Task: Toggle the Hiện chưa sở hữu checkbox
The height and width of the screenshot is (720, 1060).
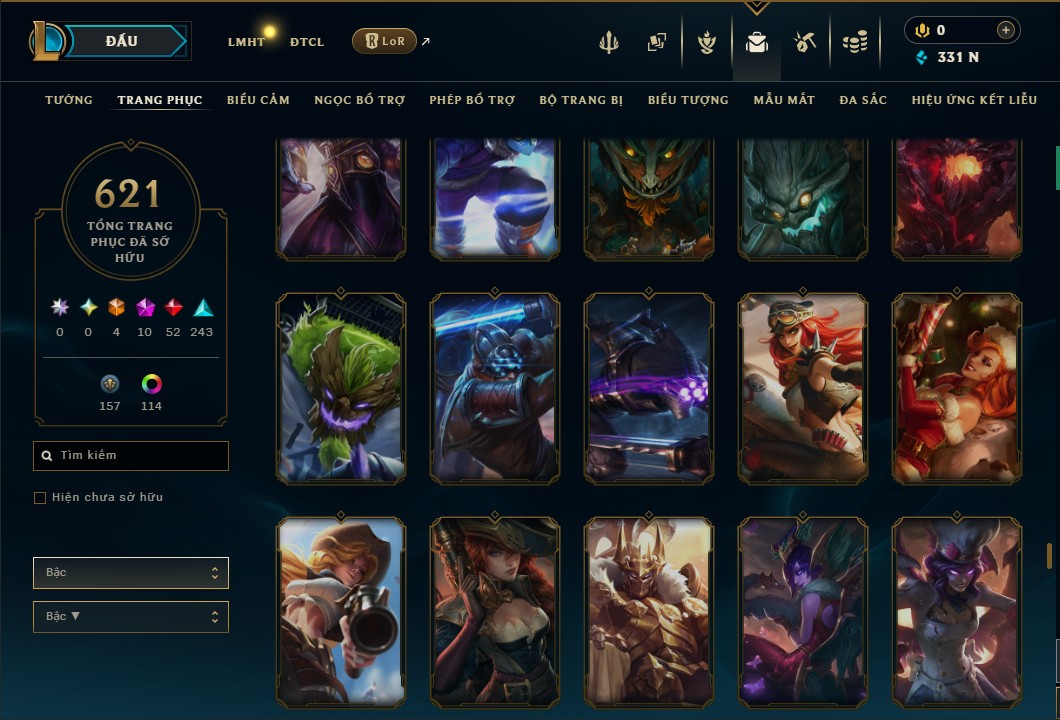Action: (x=40, y=498)
